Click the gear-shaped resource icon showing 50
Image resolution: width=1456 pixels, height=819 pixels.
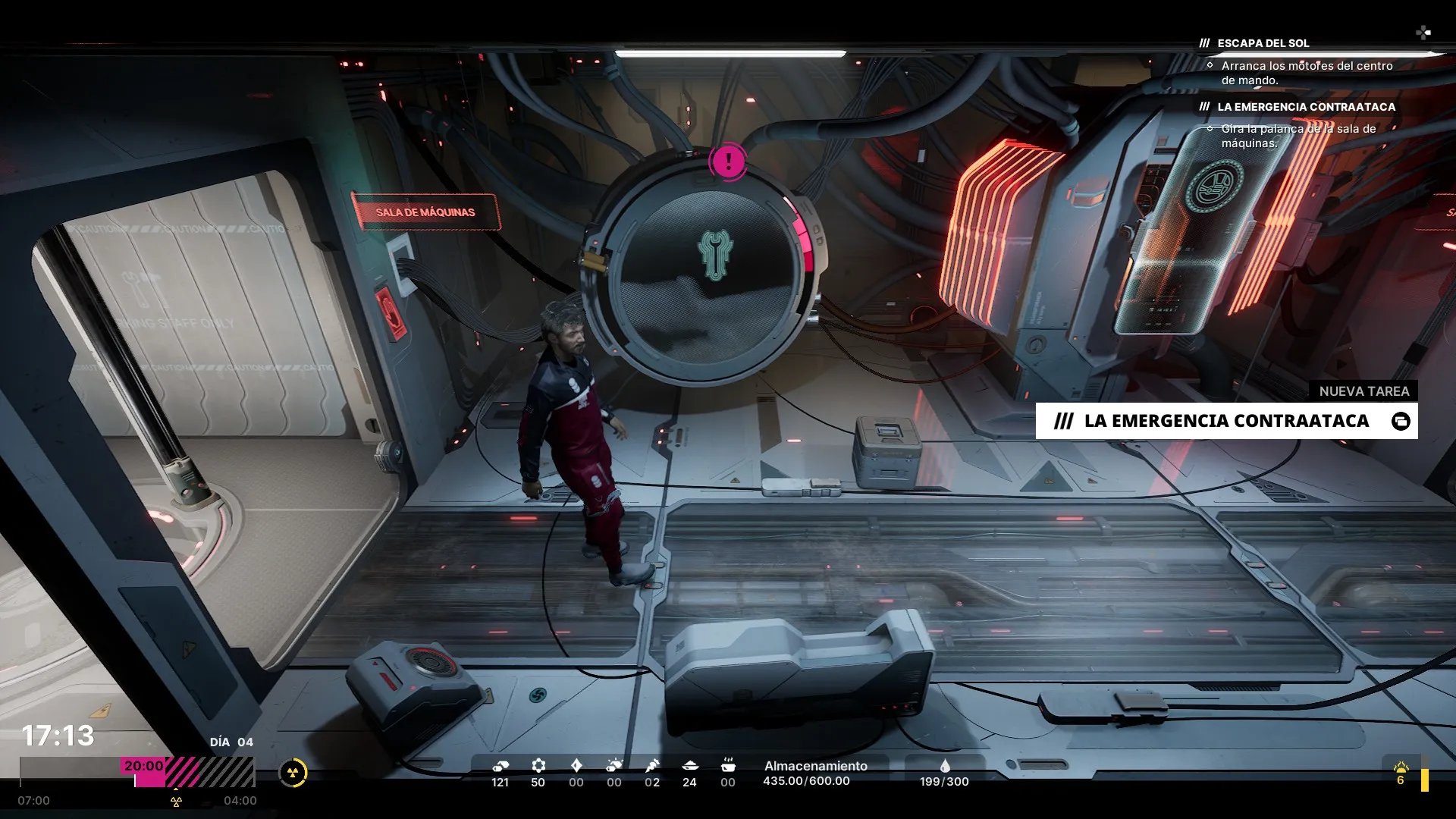pyautogui.click(x=538, y=765)
